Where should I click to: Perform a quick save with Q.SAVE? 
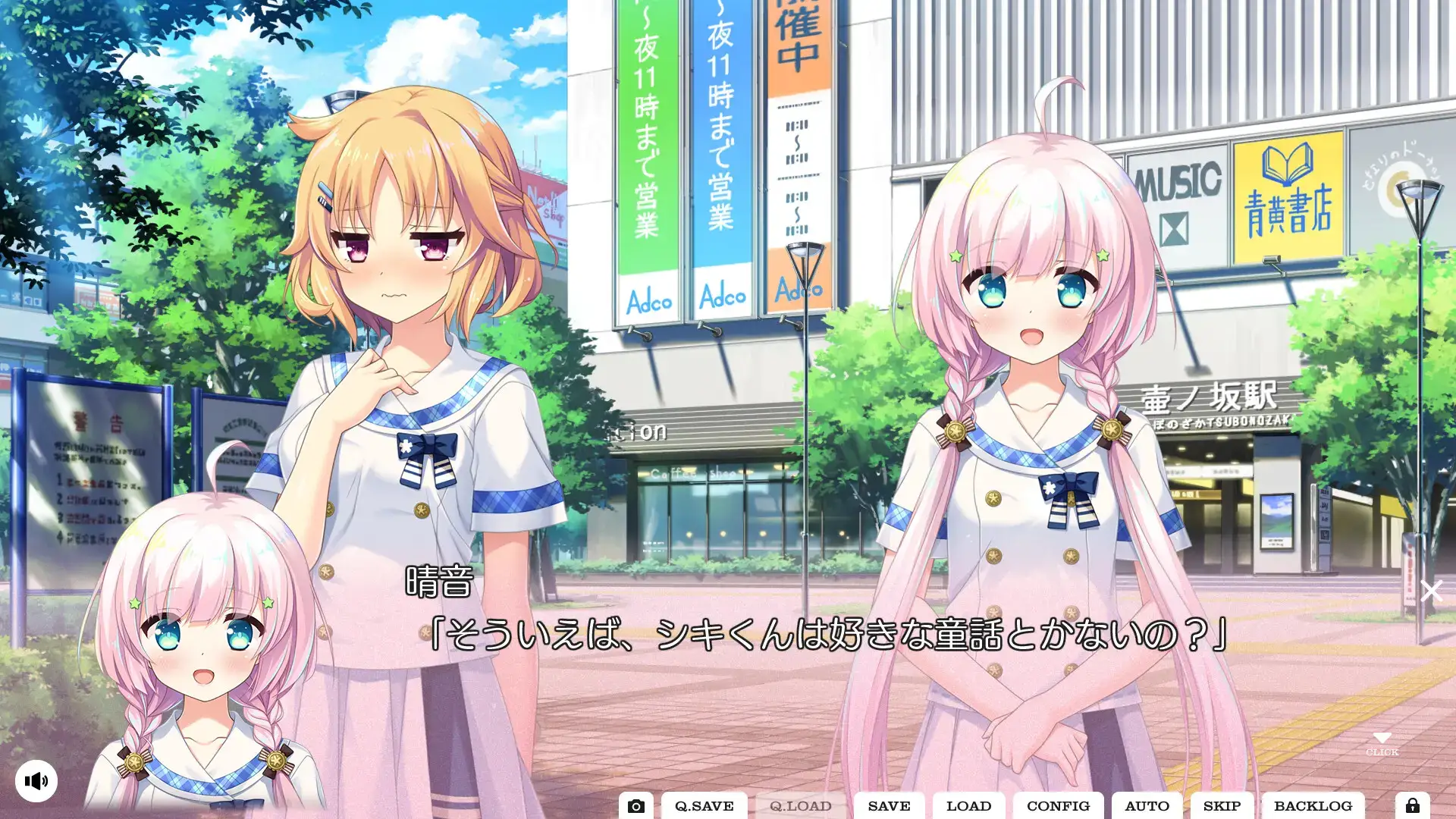point(705,806)
